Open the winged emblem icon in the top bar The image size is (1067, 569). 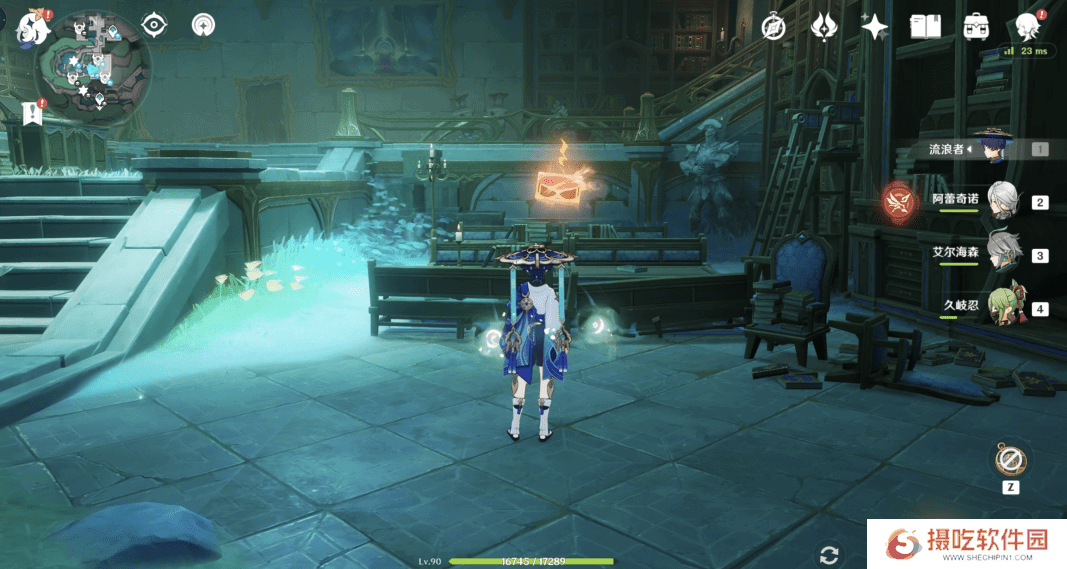click(x=823, y=27)
